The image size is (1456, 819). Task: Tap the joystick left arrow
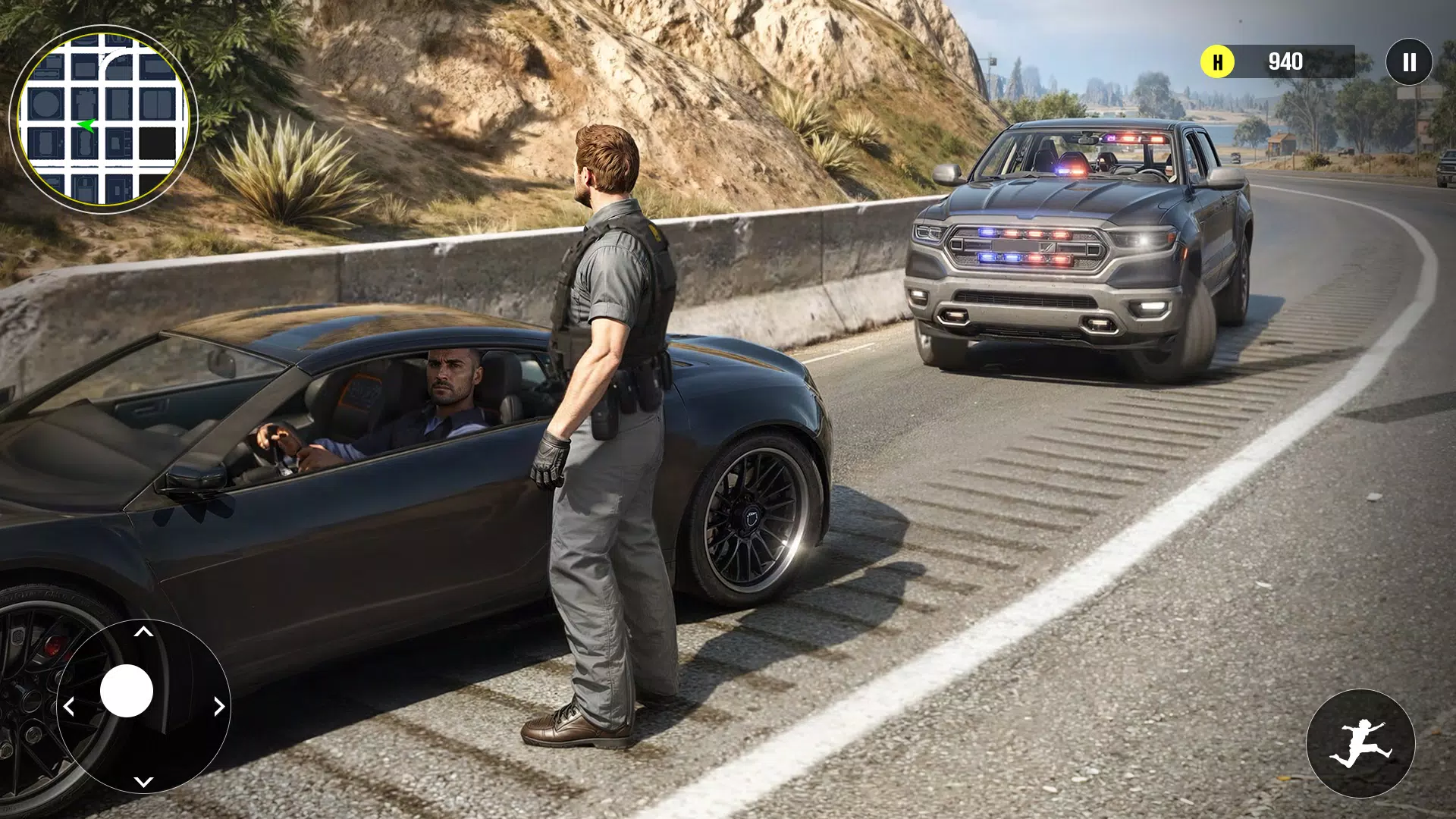[x=68, y=707]
